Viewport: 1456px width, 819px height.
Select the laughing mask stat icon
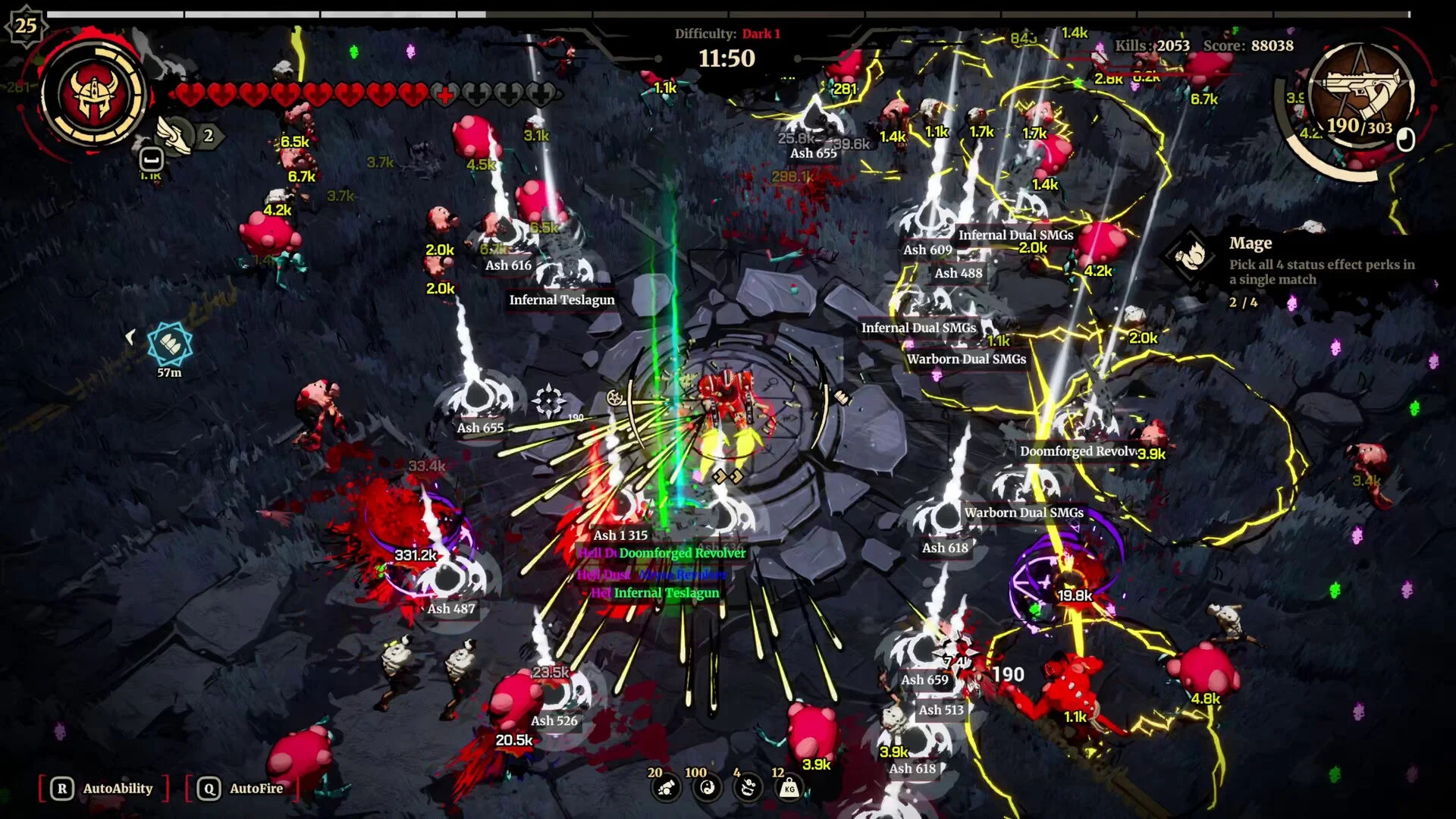(x=748, y=789)
